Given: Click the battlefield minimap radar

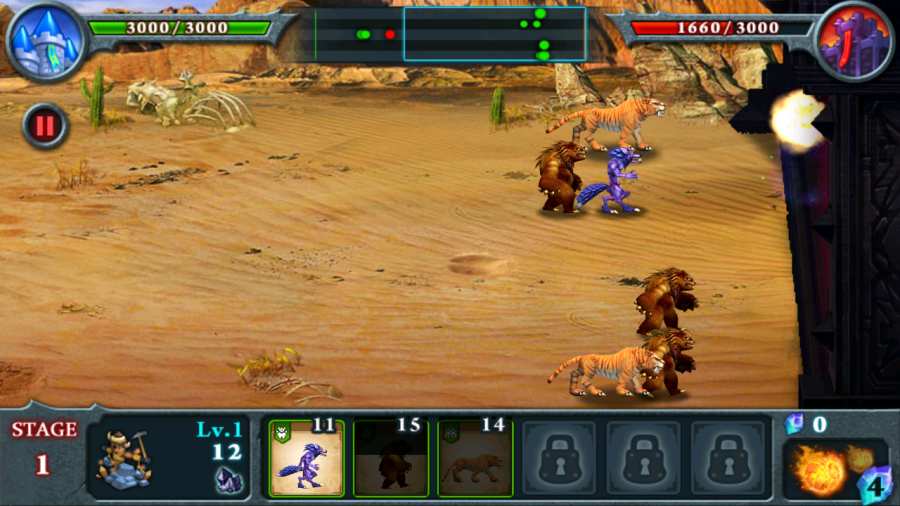Looking at the screenshot, I should pos(450,35).
